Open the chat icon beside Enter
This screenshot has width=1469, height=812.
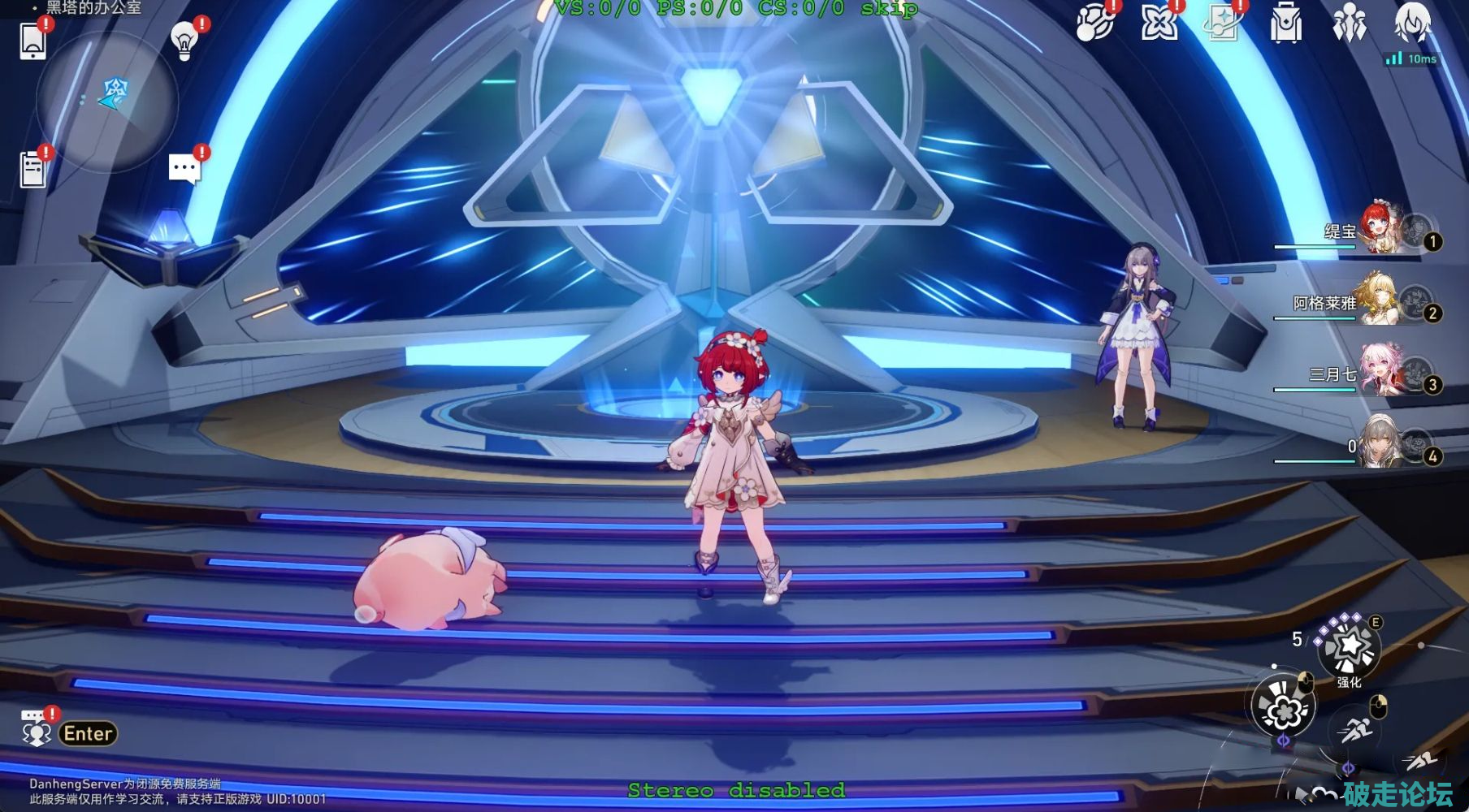tap(36, 730)
